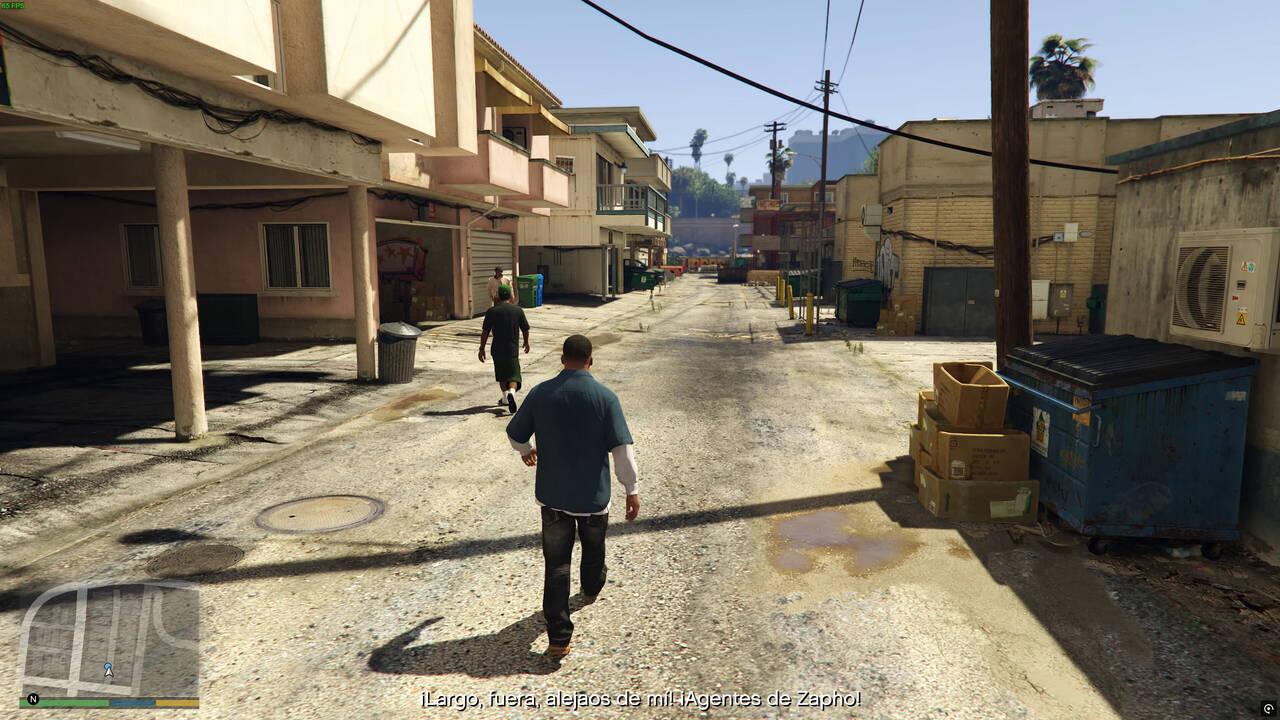This screenshot has height=720, width=1280.
Task: Click the compass N marker on the minimap
Action: (x=32, y=699)
